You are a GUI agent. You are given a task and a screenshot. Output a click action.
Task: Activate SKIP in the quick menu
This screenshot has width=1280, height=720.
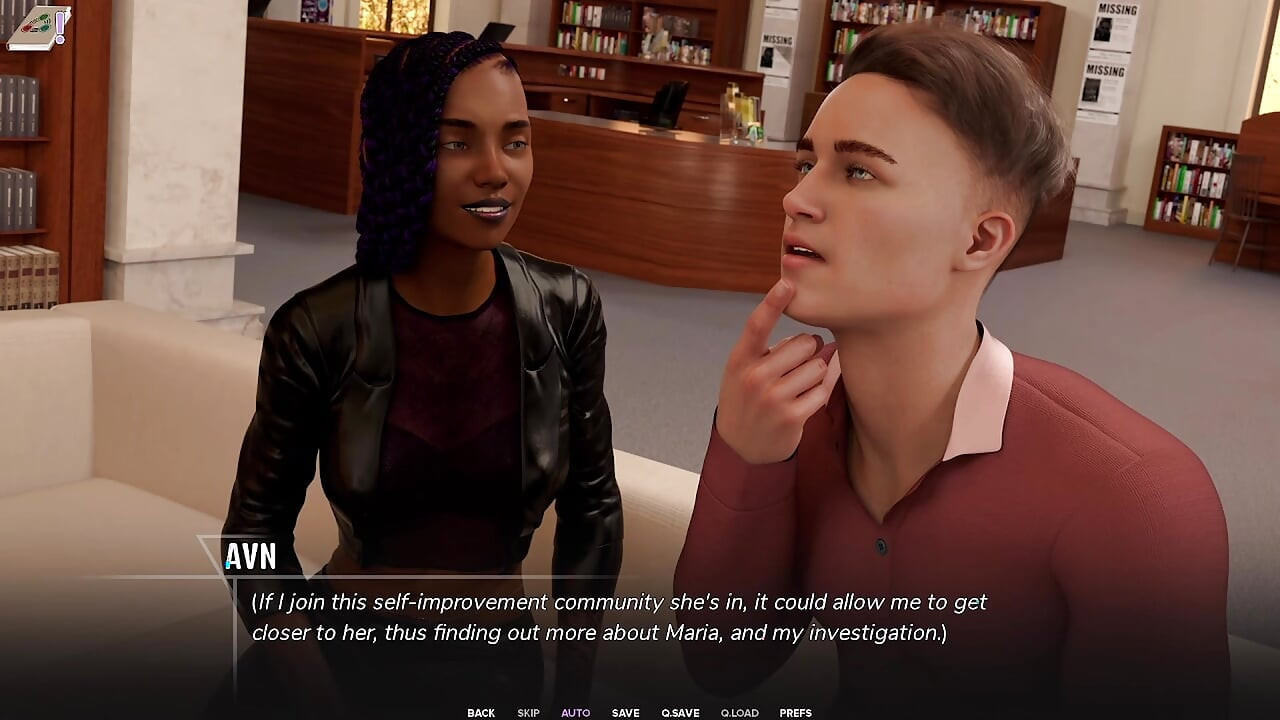pos(528,713)
